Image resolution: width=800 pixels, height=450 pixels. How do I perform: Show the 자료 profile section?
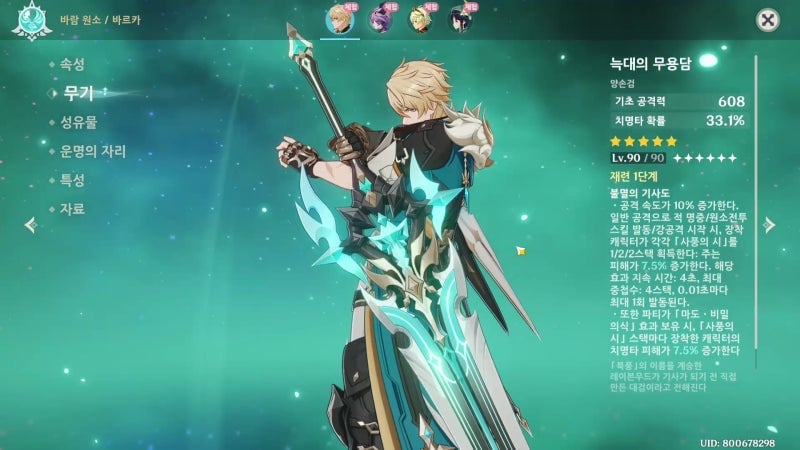[72, 209]
